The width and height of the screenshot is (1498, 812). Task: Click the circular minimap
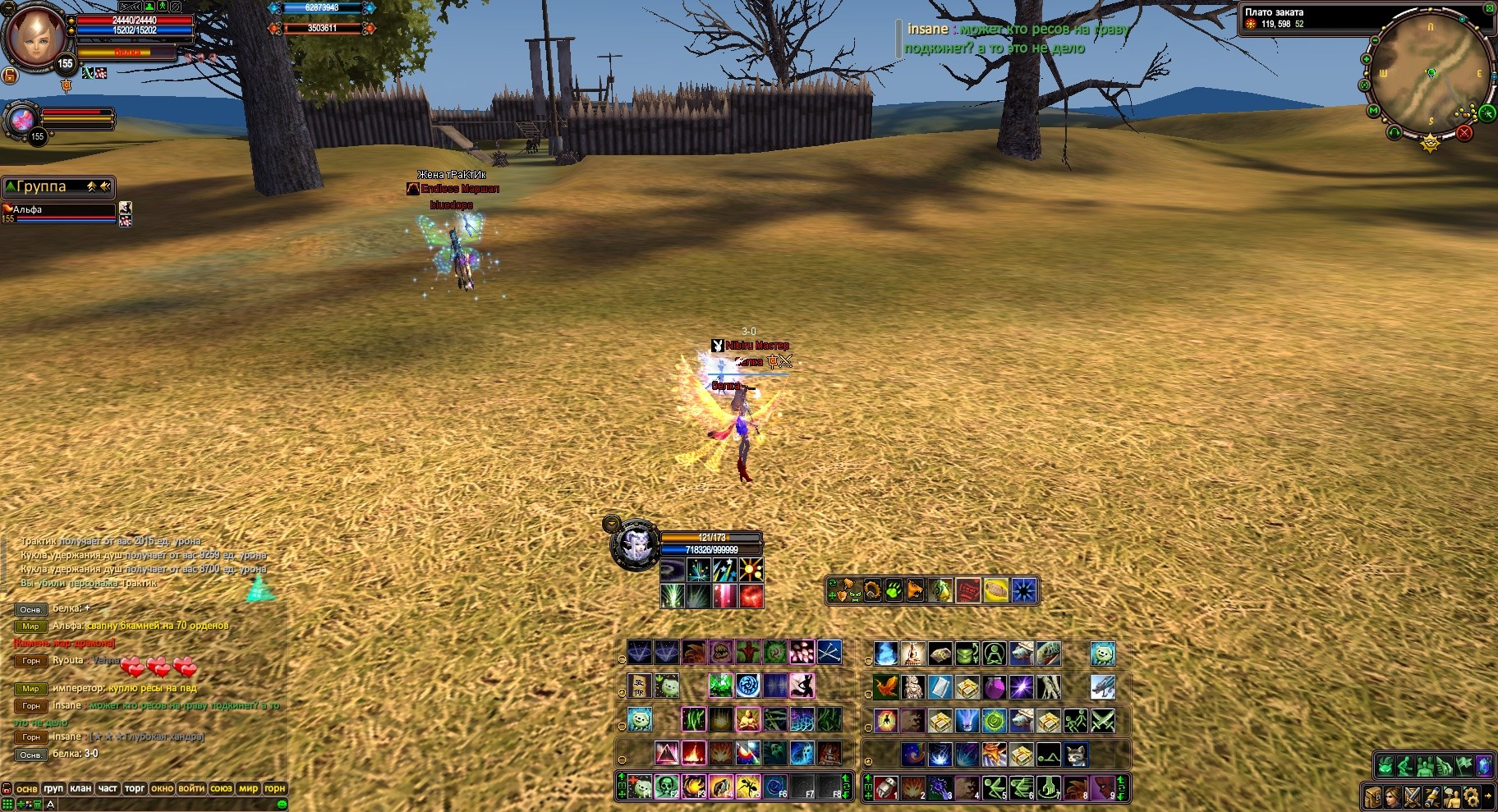coord(1430,74)
